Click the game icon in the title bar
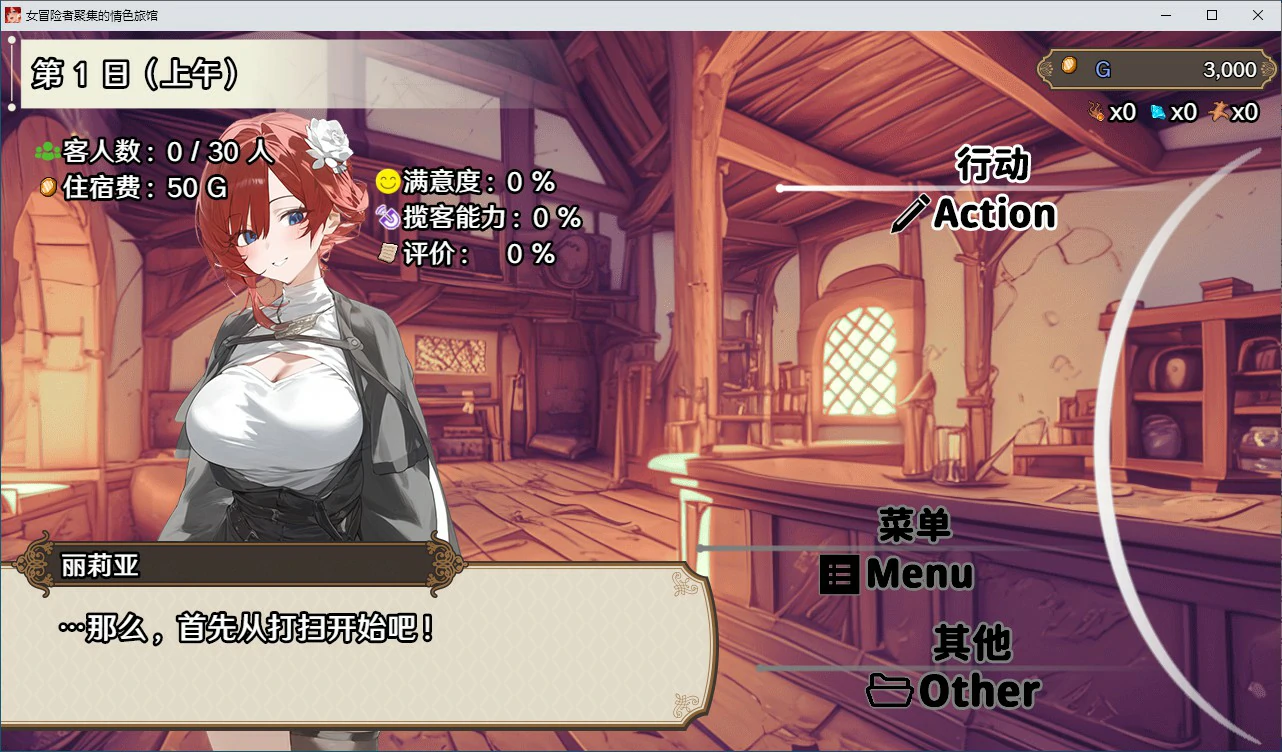The image size is (1282, 752). point(14,15)
